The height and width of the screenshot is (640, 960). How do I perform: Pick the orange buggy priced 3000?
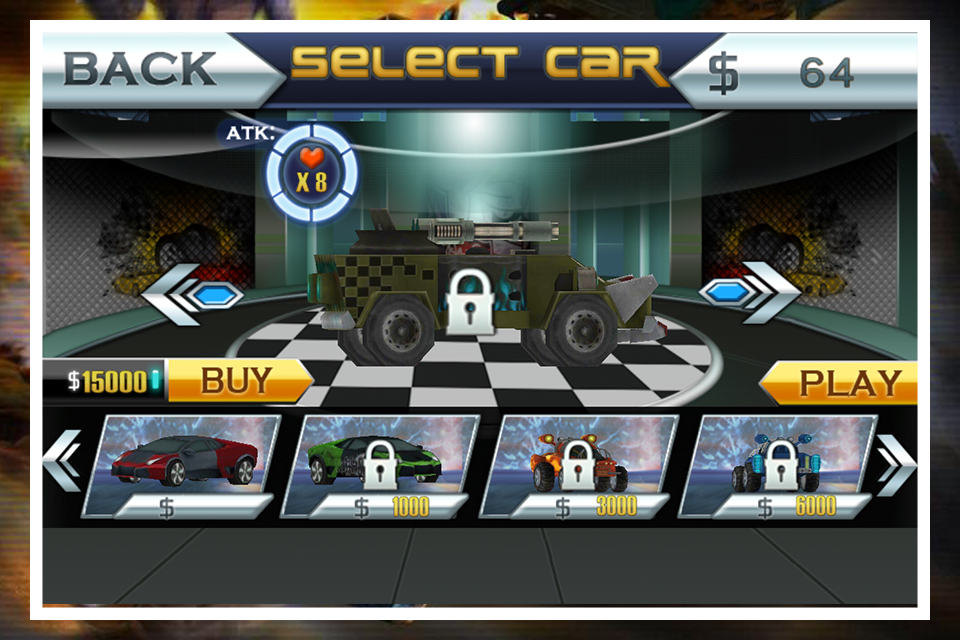coord(578,464)
